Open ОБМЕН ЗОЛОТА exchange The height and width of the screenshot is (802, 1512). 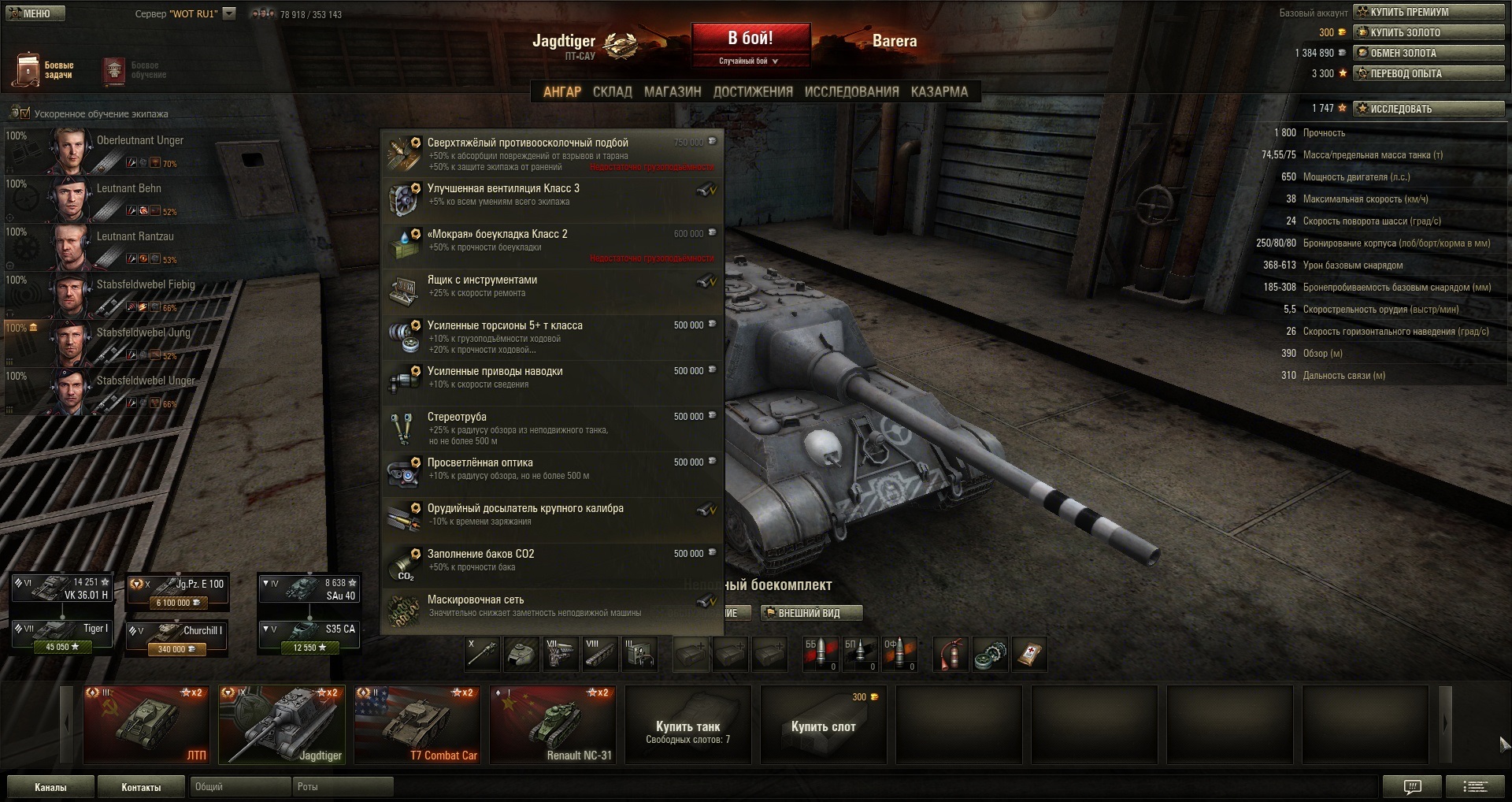[1429, 53]
